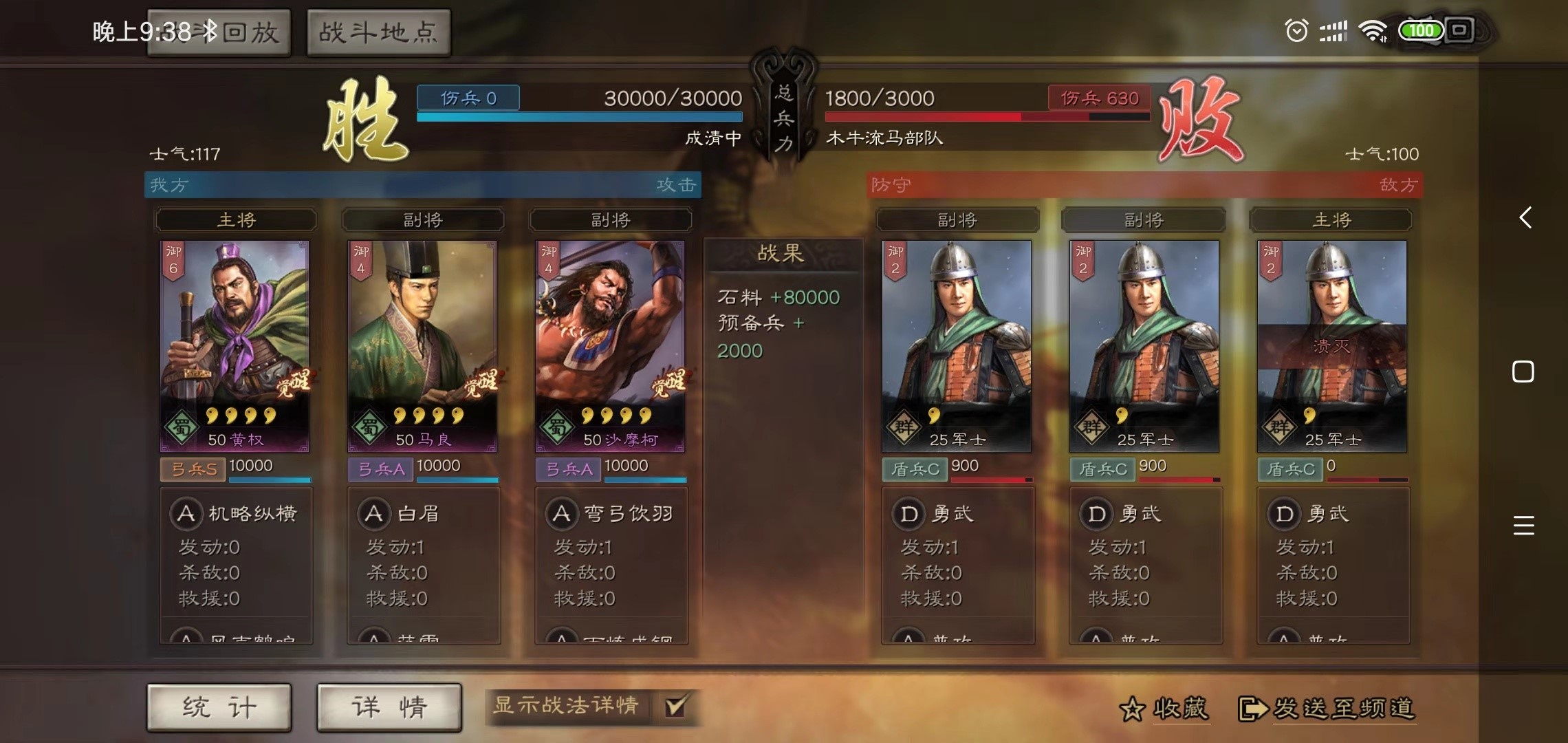Tap the 盾兵C badge on the first enemy card
This screenshot has width=1568, height=743.
point(915,469)
